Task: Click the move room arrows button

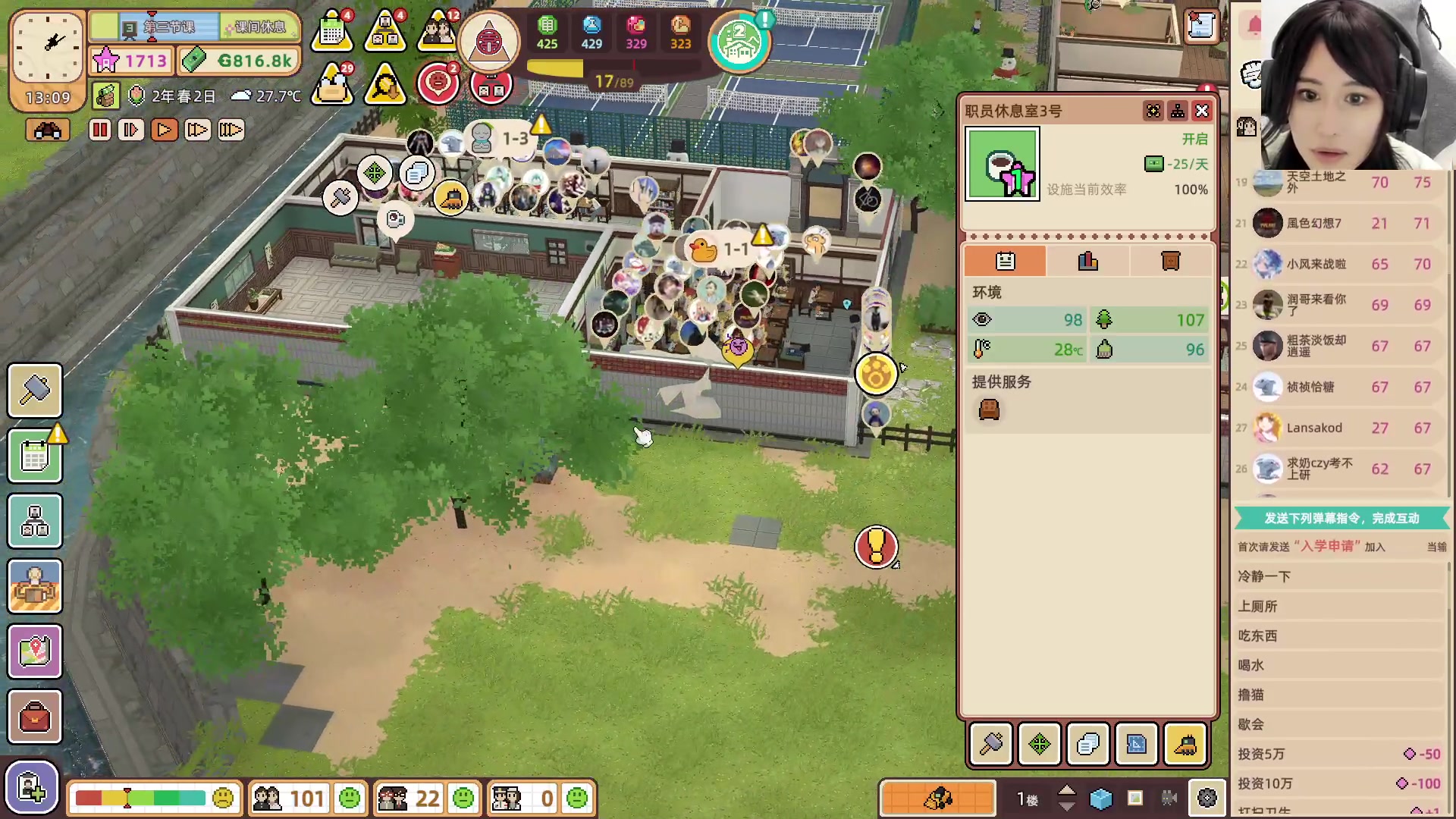Action: pyautogui.click(x=1040, y=745)
